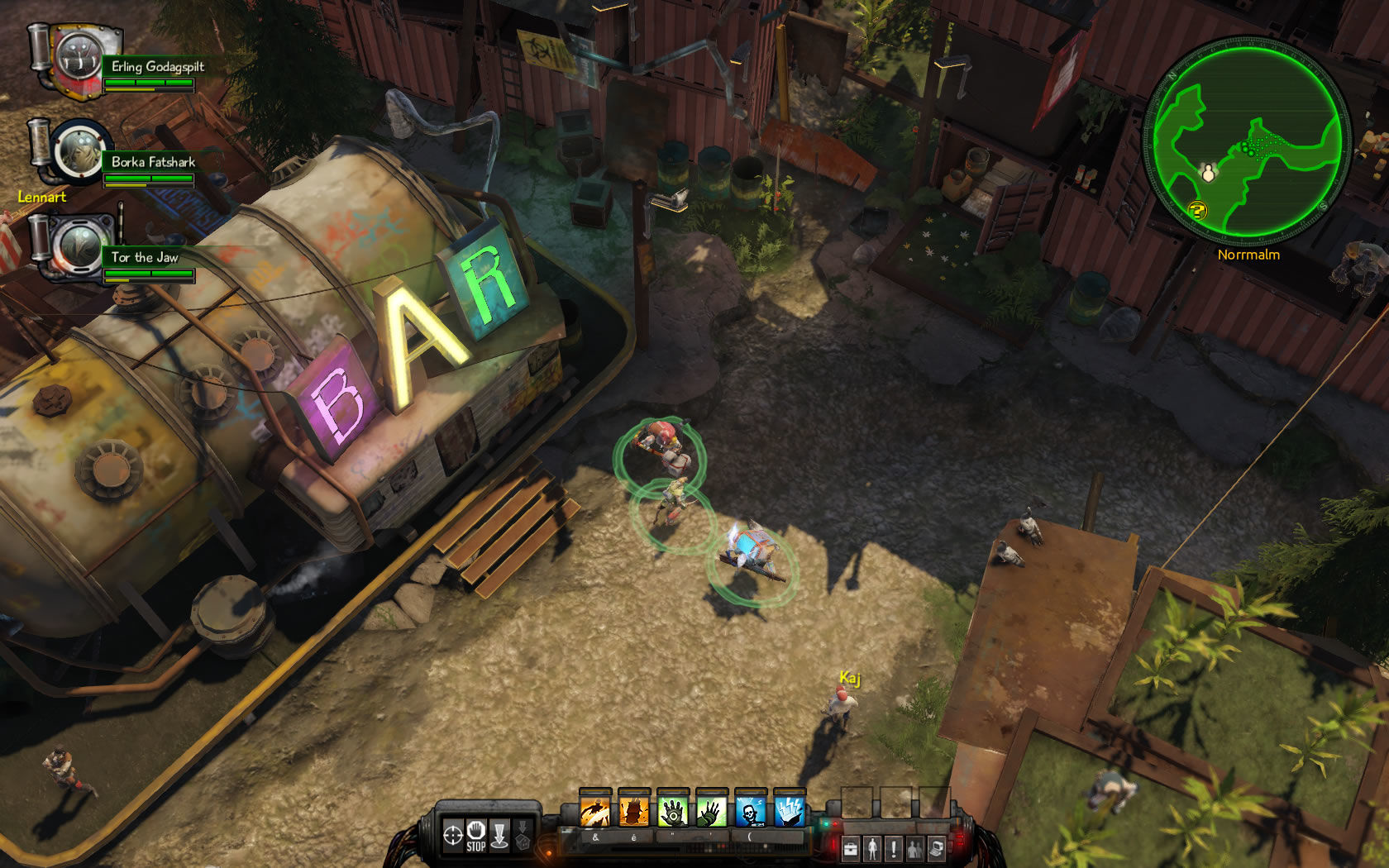Activate the crosshair target command
This screenshot has width=1389, height=868.
coord(452,835)
